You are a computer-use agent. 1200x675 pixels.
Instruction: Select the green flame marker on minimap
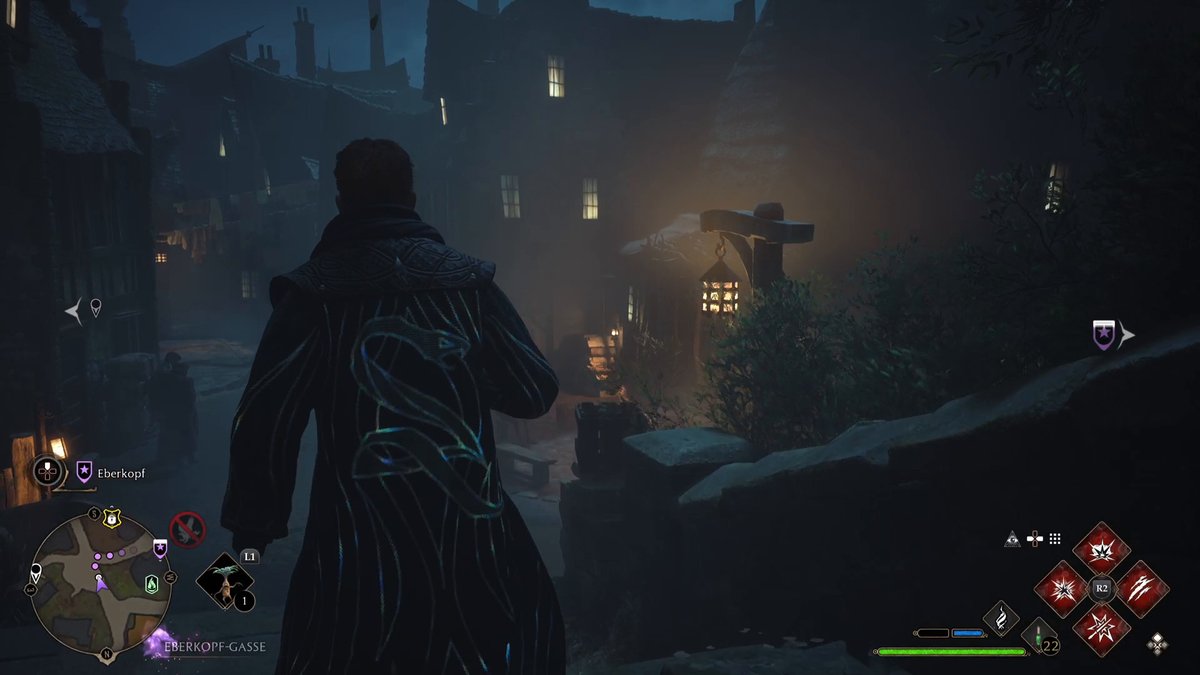coord(151,583)
